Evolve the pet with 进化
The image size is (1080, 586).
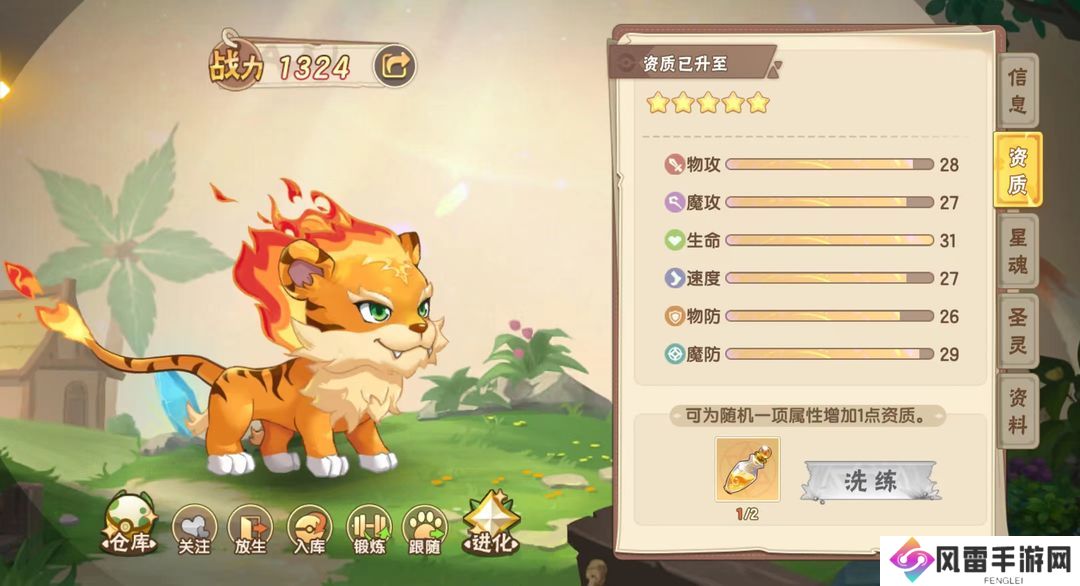pyautogui.click(x=490, y=525)
